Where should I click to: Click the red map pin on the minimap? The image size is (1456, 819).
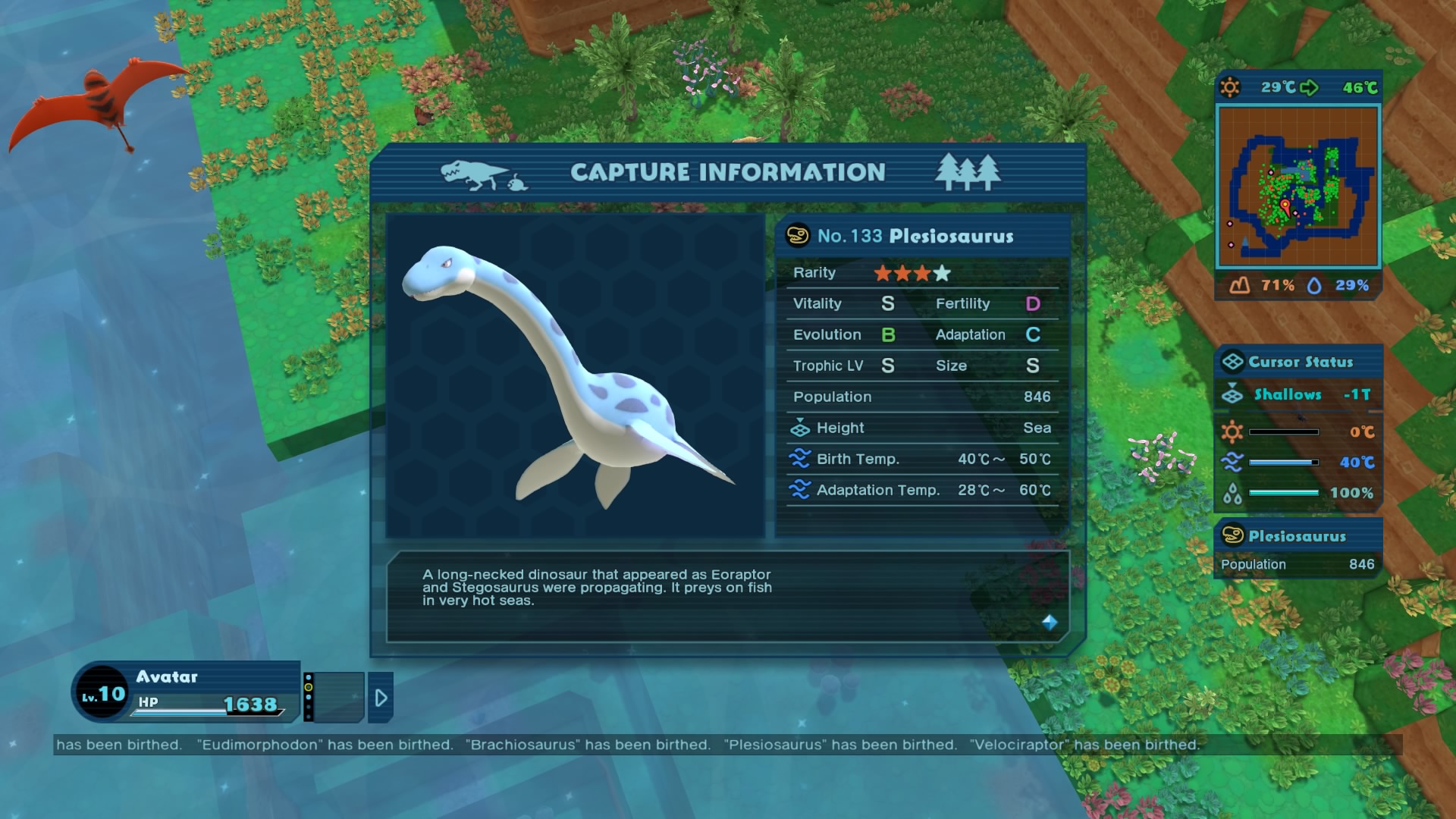point(1285,203)
